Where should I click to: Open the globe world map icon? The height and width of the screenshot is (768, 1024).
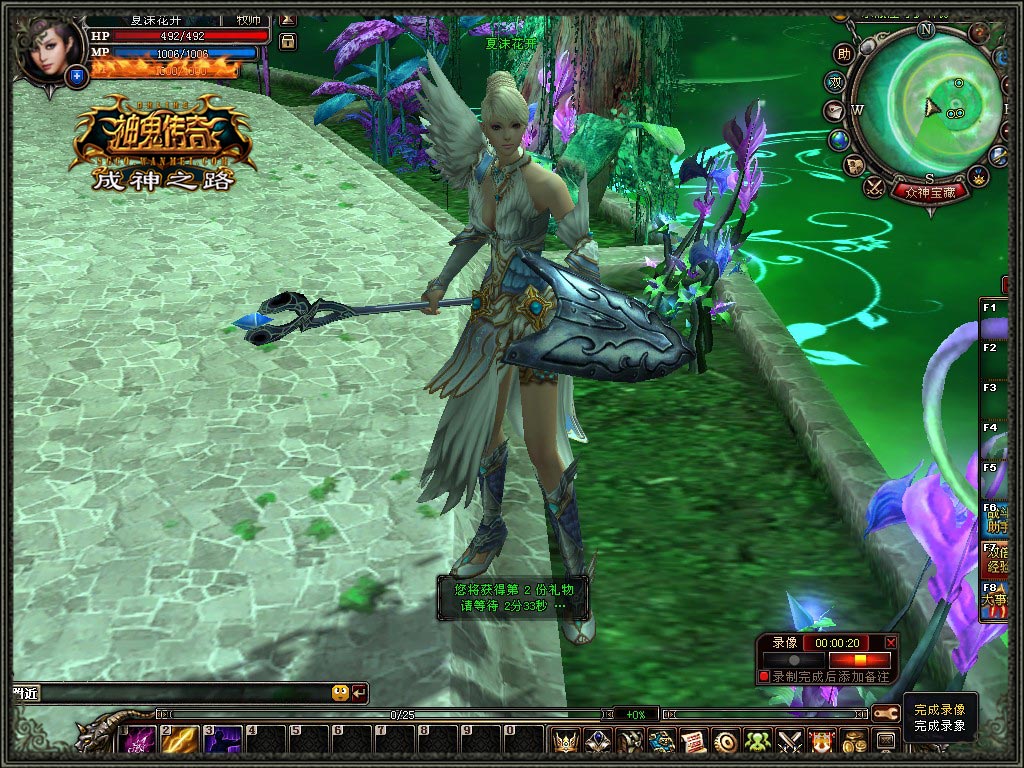(839, 139)
